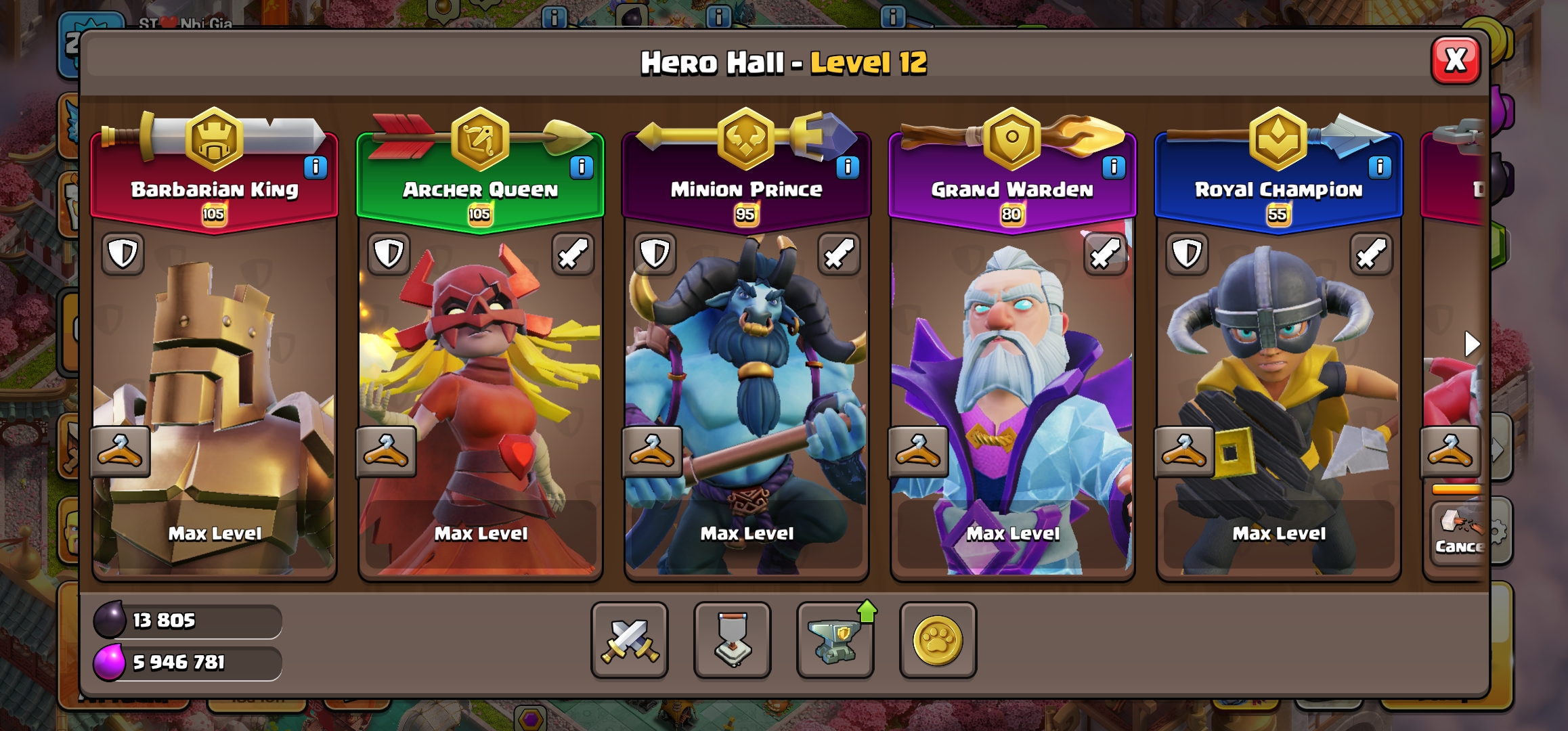
Task: Open Royal Champion hanger skin button
Action: pos(1184,451)
